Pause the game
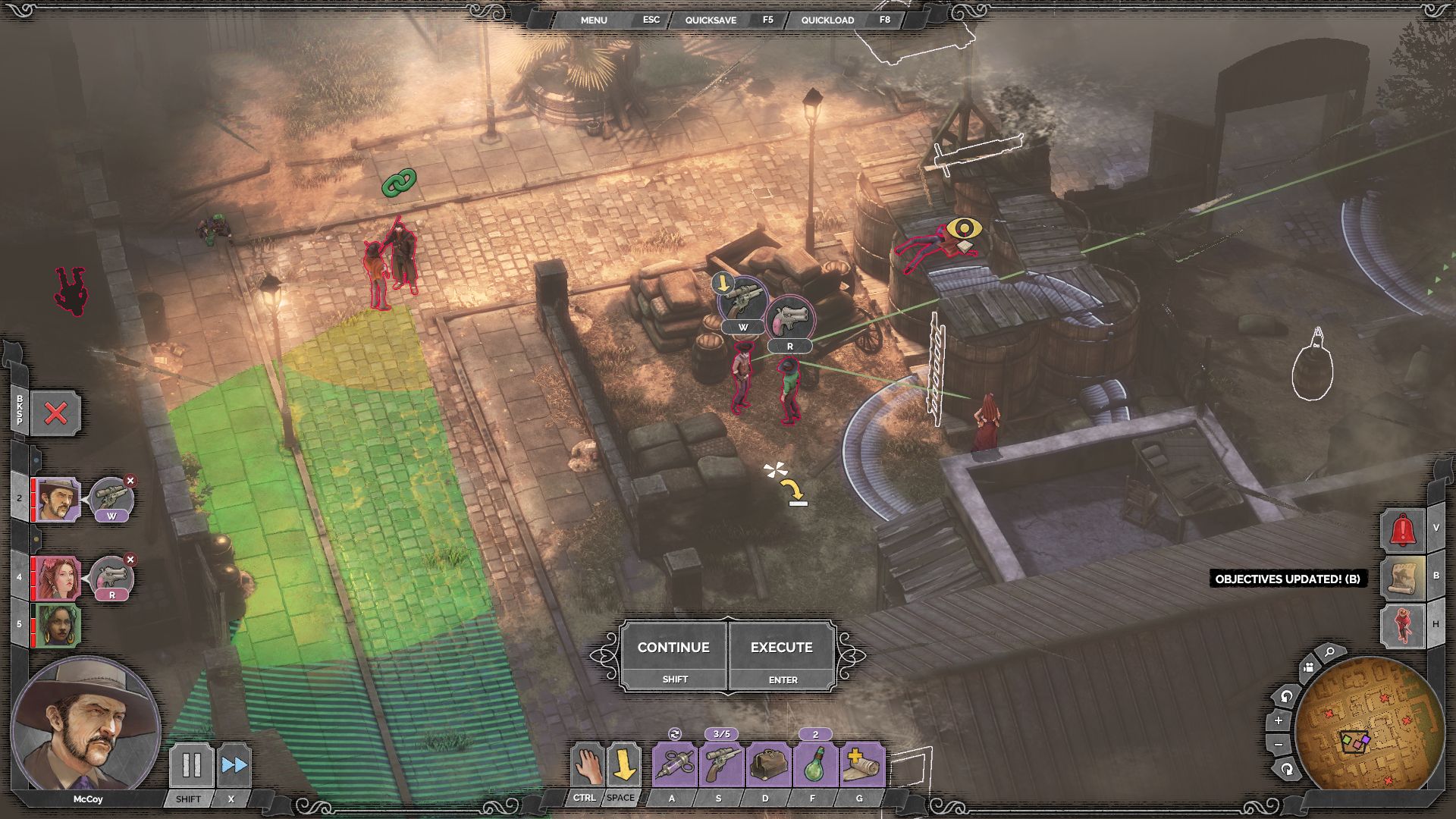The height and width of the screenshot is (819, 1456). 191,765
